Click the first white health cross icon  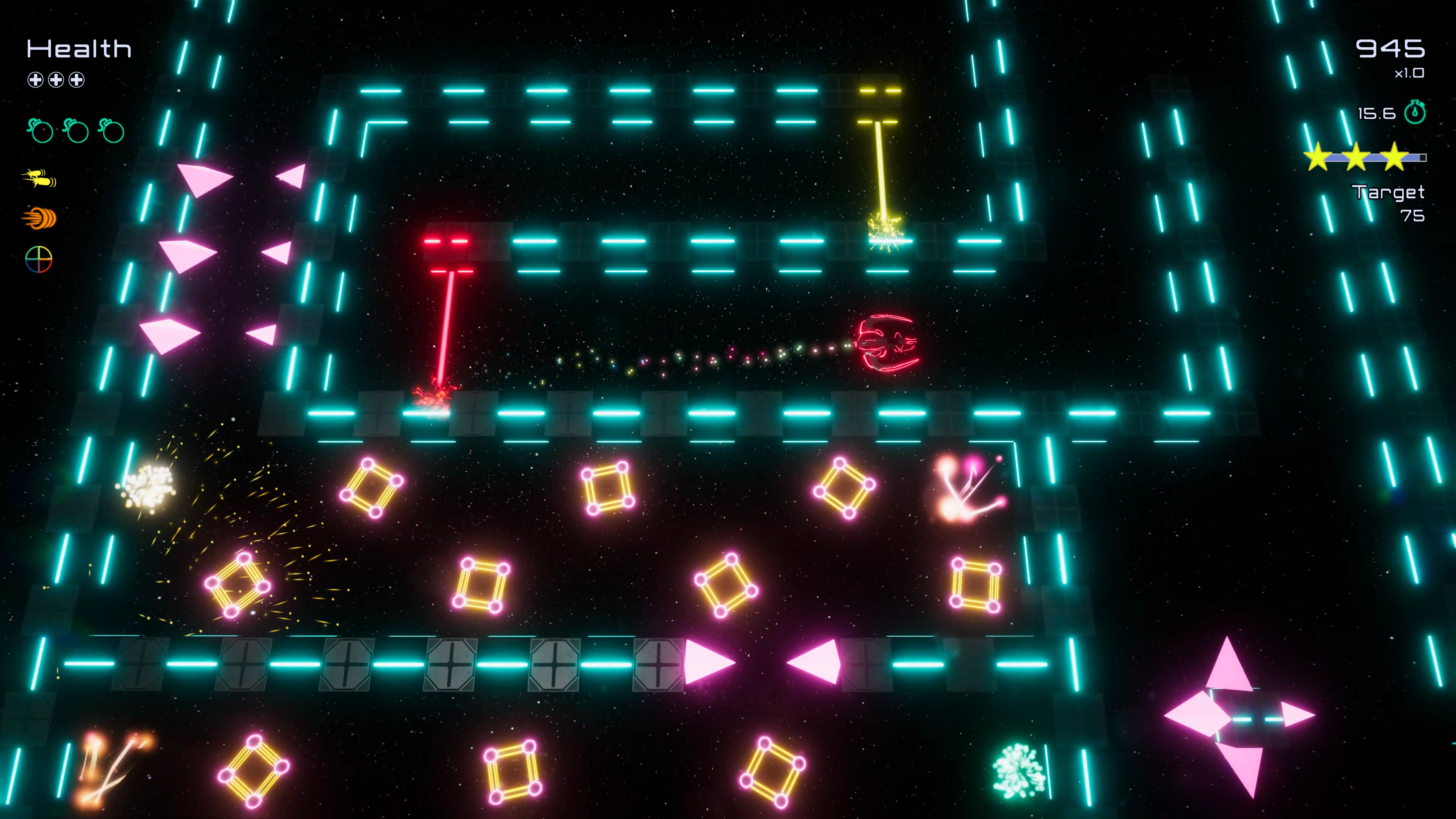(35, 80)
